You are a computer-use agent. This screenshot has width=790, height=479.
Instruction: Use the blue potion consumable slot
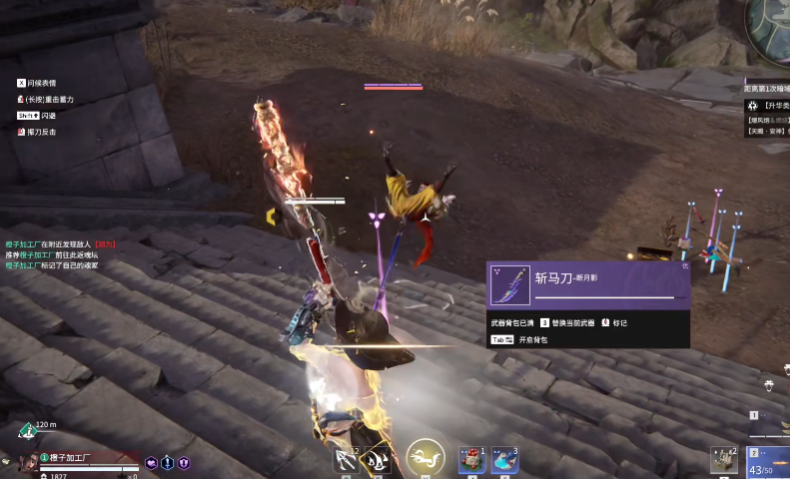[505, 461]
